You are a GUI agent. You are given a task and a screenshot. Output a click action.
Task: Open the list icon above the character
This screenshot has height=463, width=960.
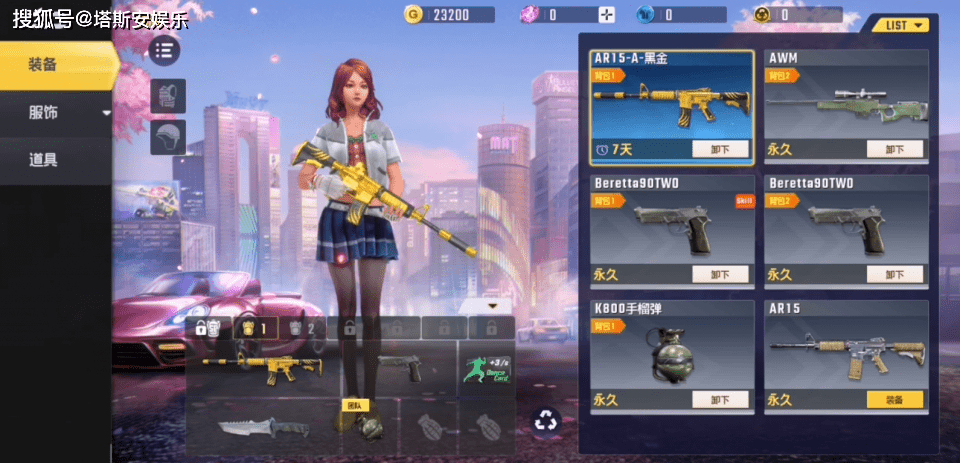point(165,50)
